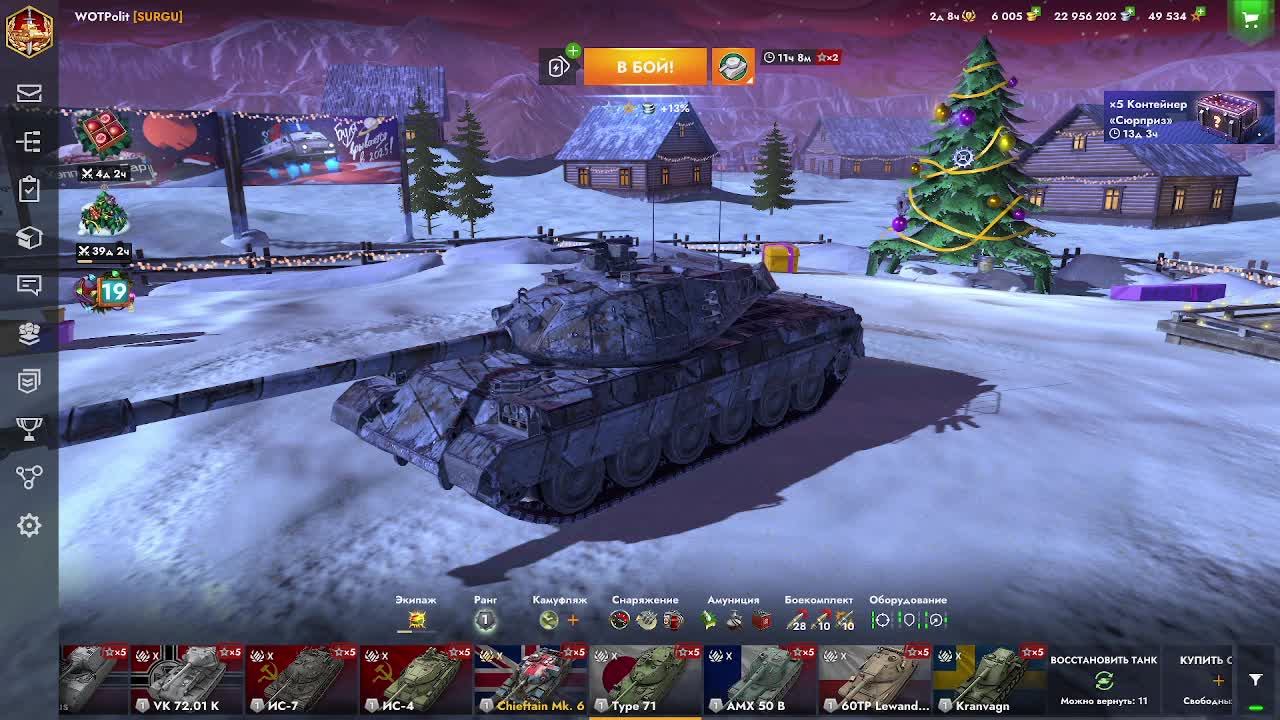The width and height of the screenshot is (1280, 720).
Task: Select the ИС-7 tank card
Action: pos(300,680)
